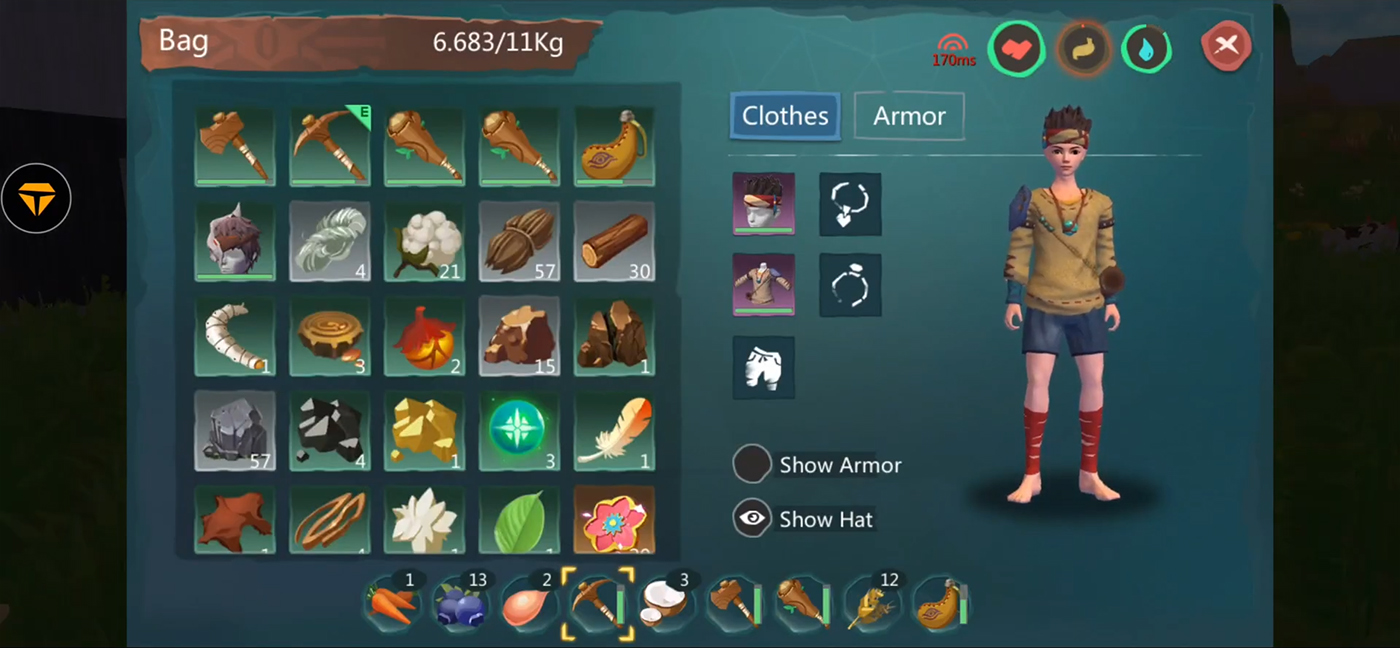Select the Clothes tab

[x=785, y=116]
